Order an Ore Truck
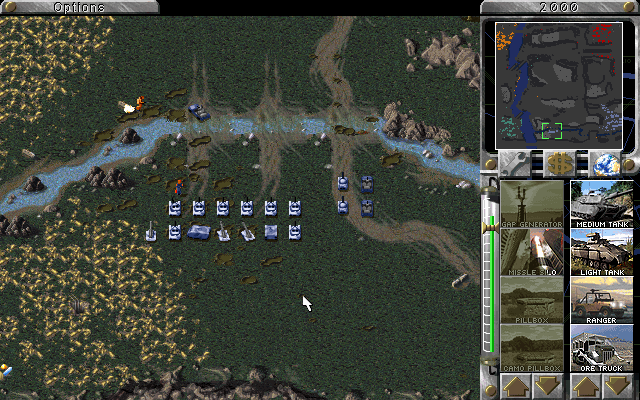640x400 pixels. (602, 348)
